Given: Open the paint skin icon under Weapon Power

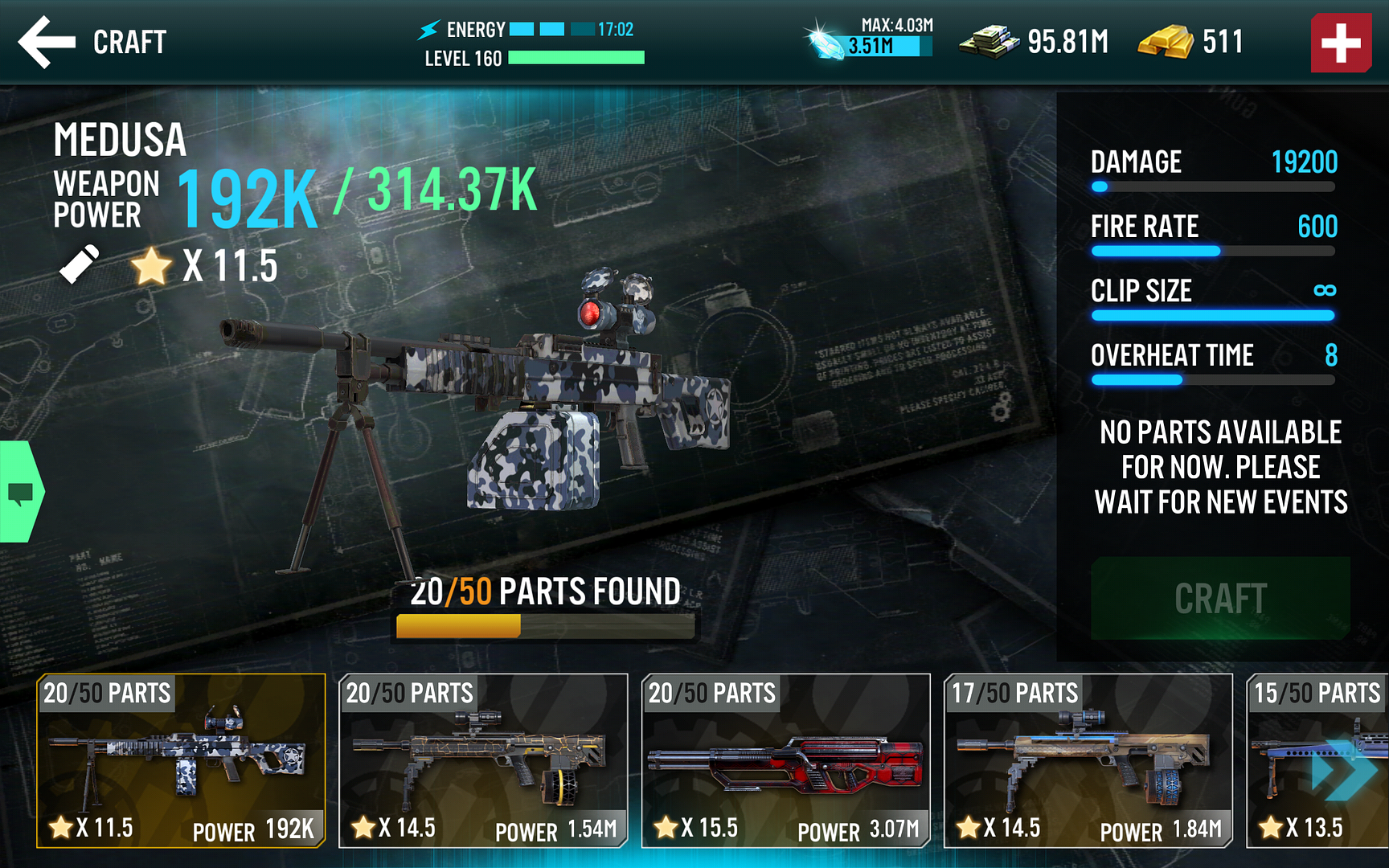Looking at the screenshot, I should (x=79, y=264).
